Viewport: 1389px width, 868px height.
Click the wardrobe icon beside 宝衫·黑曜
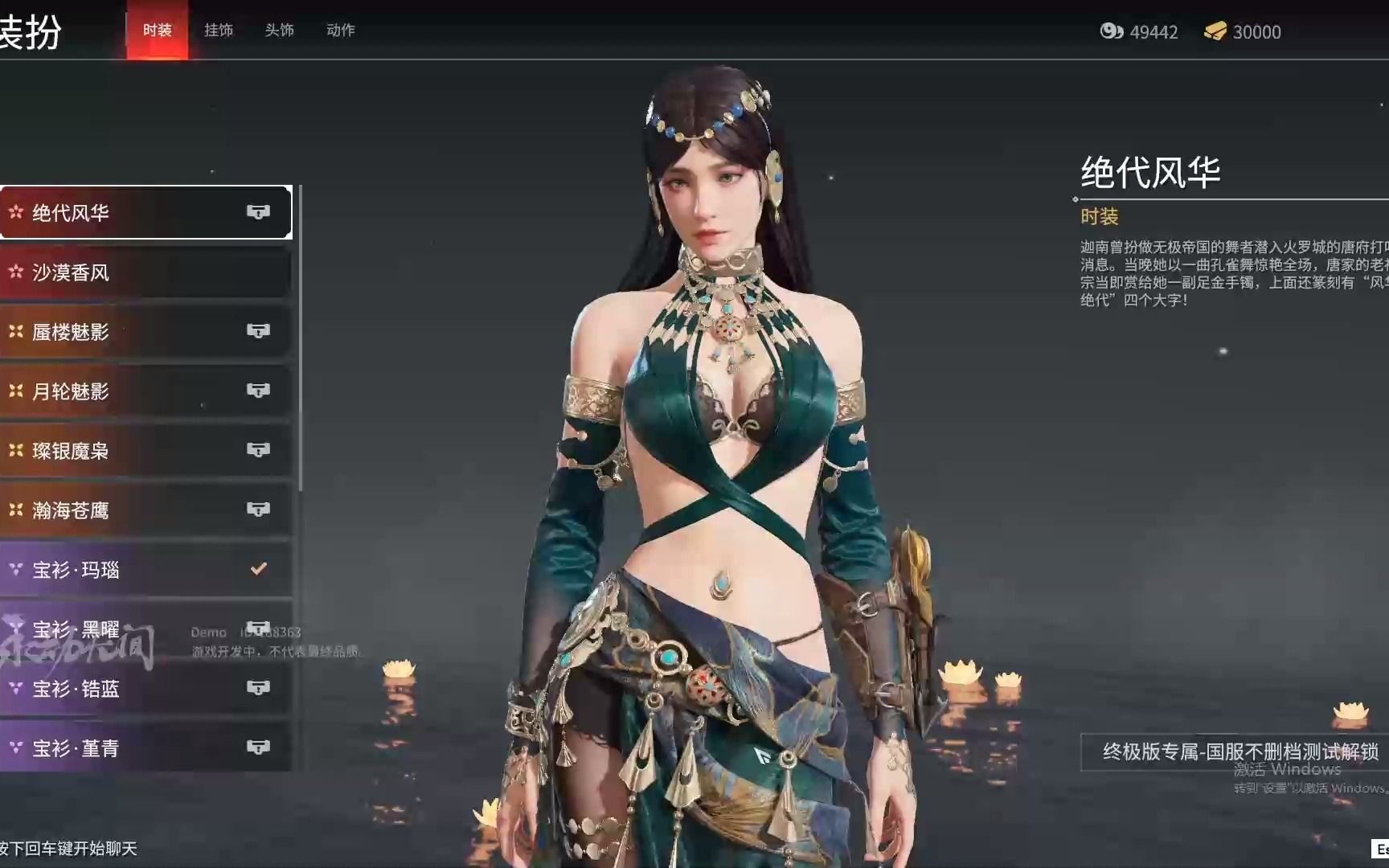258,628
